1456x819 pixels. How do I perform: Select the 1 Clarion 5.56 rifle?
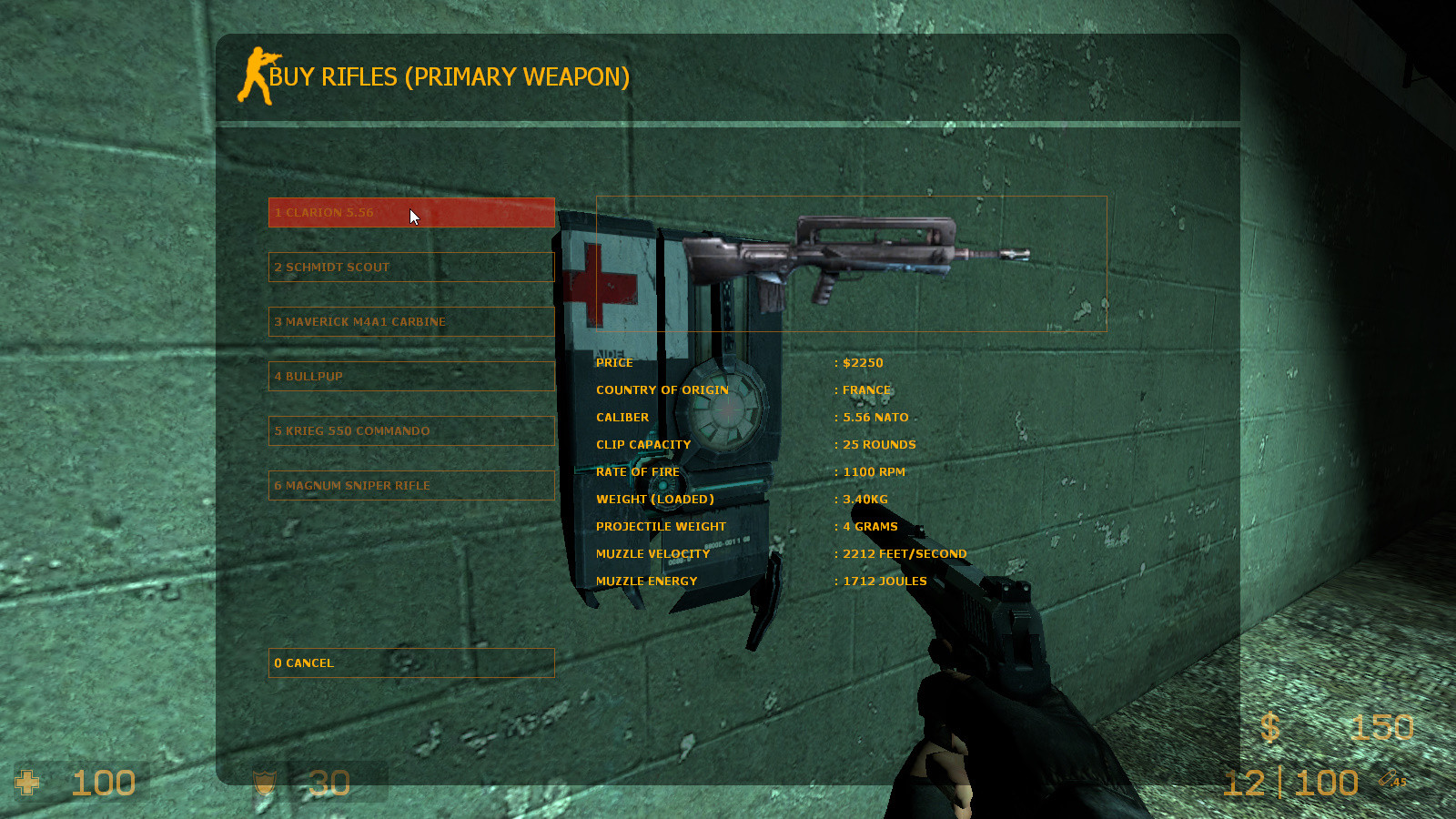(x=411, y=212)
